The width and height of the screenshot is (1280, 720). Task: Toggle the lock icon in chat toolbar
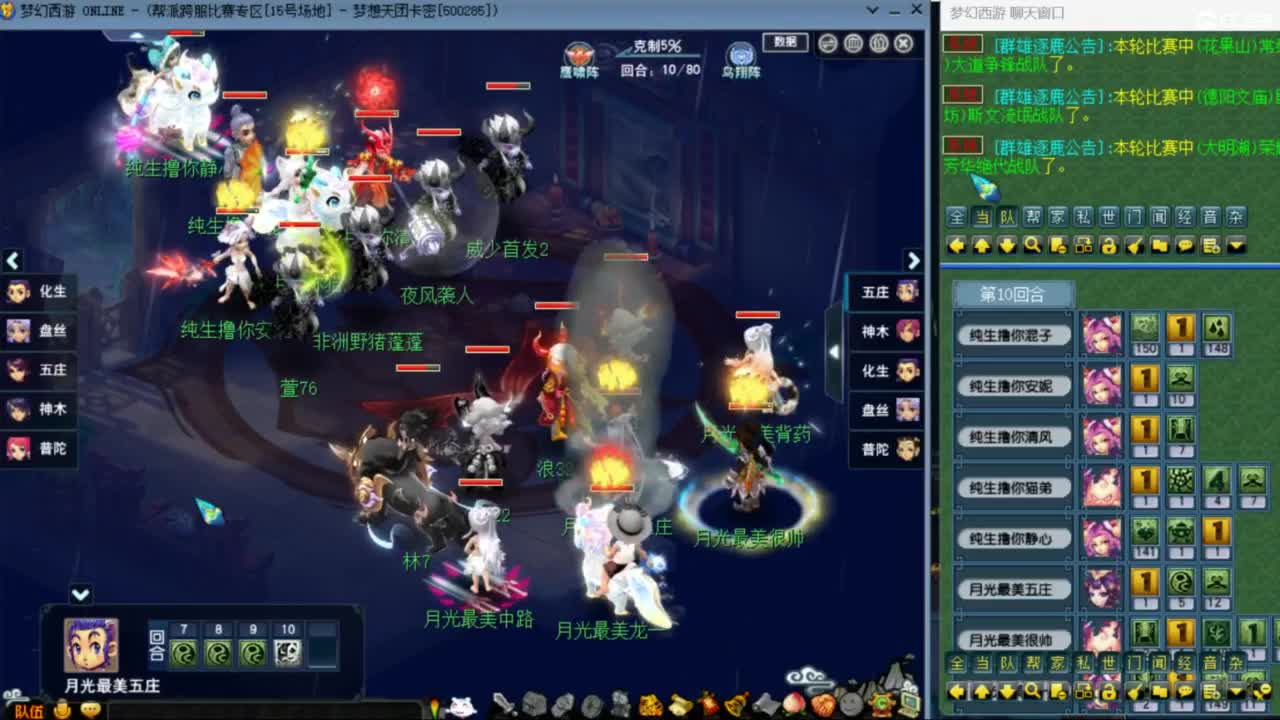click(x=1107, y=244)
